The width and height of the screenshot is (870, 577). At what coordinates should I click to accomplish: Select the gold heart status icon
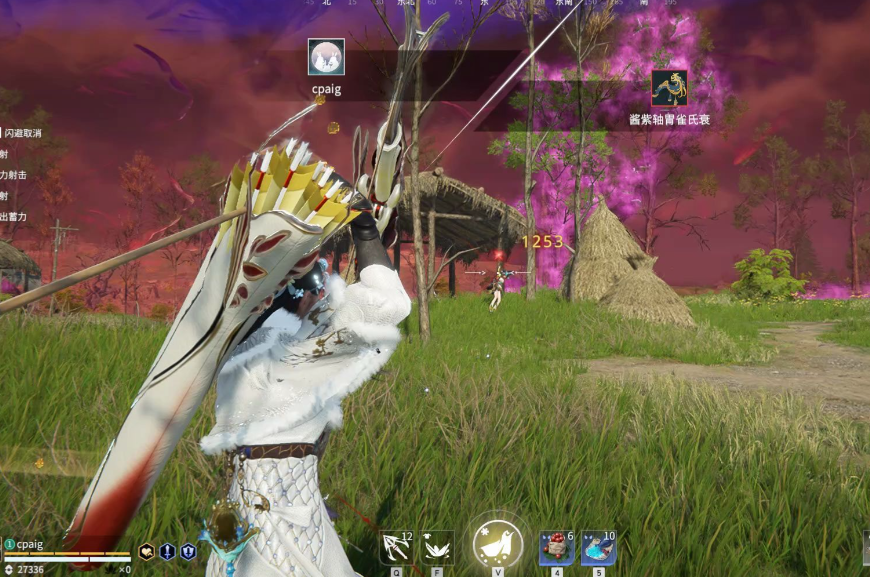point(146,551)
